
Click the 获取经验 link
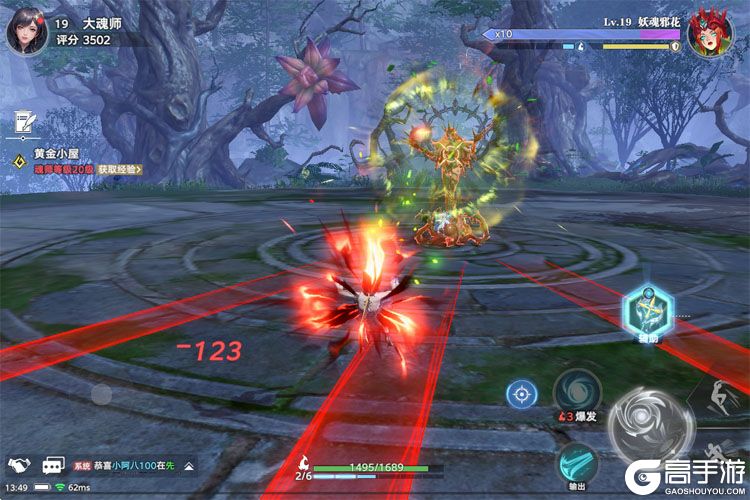coord(120,170)
